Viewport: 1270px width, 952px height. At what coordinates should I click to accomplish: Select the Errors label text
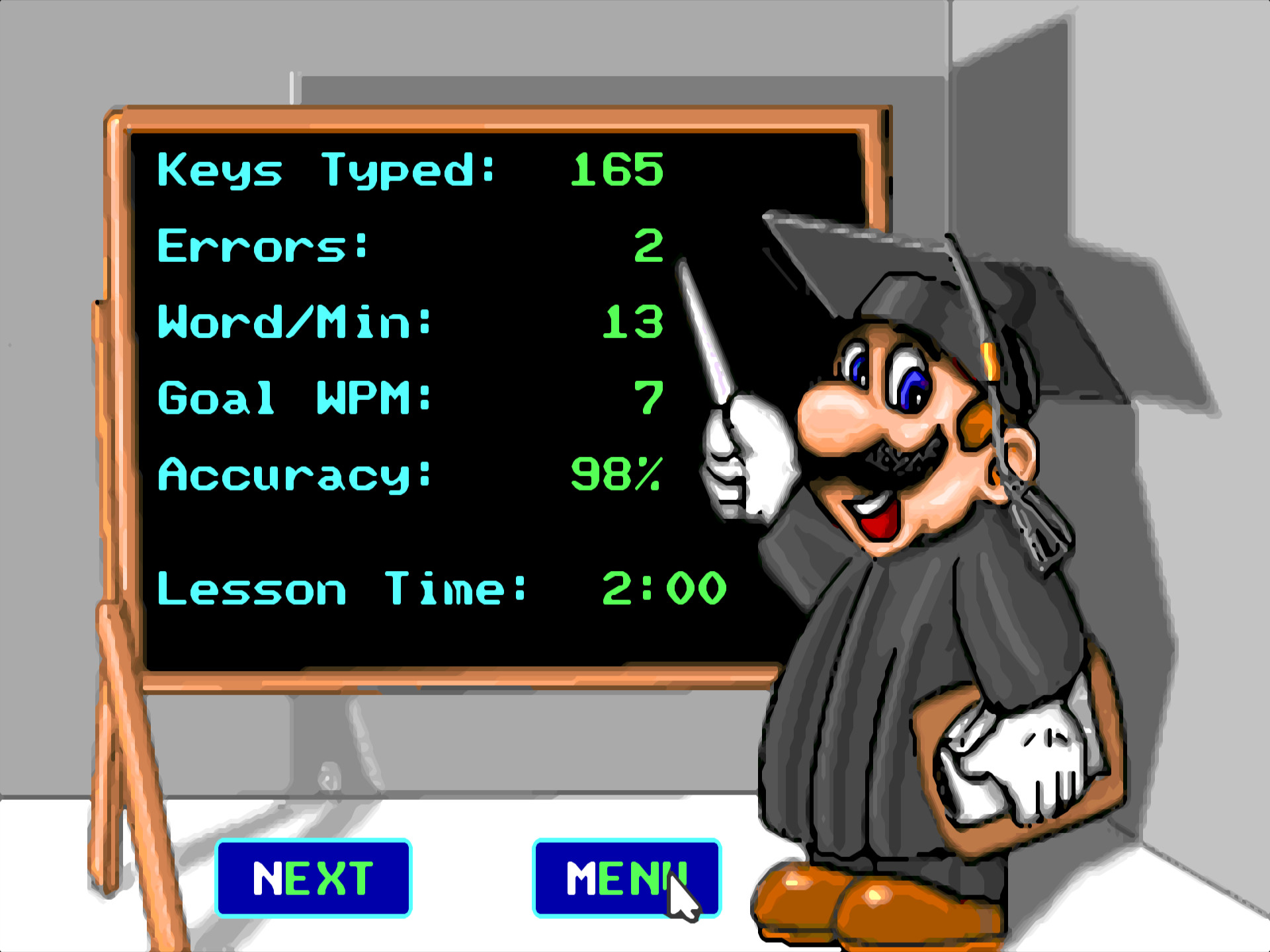[261, 246]
